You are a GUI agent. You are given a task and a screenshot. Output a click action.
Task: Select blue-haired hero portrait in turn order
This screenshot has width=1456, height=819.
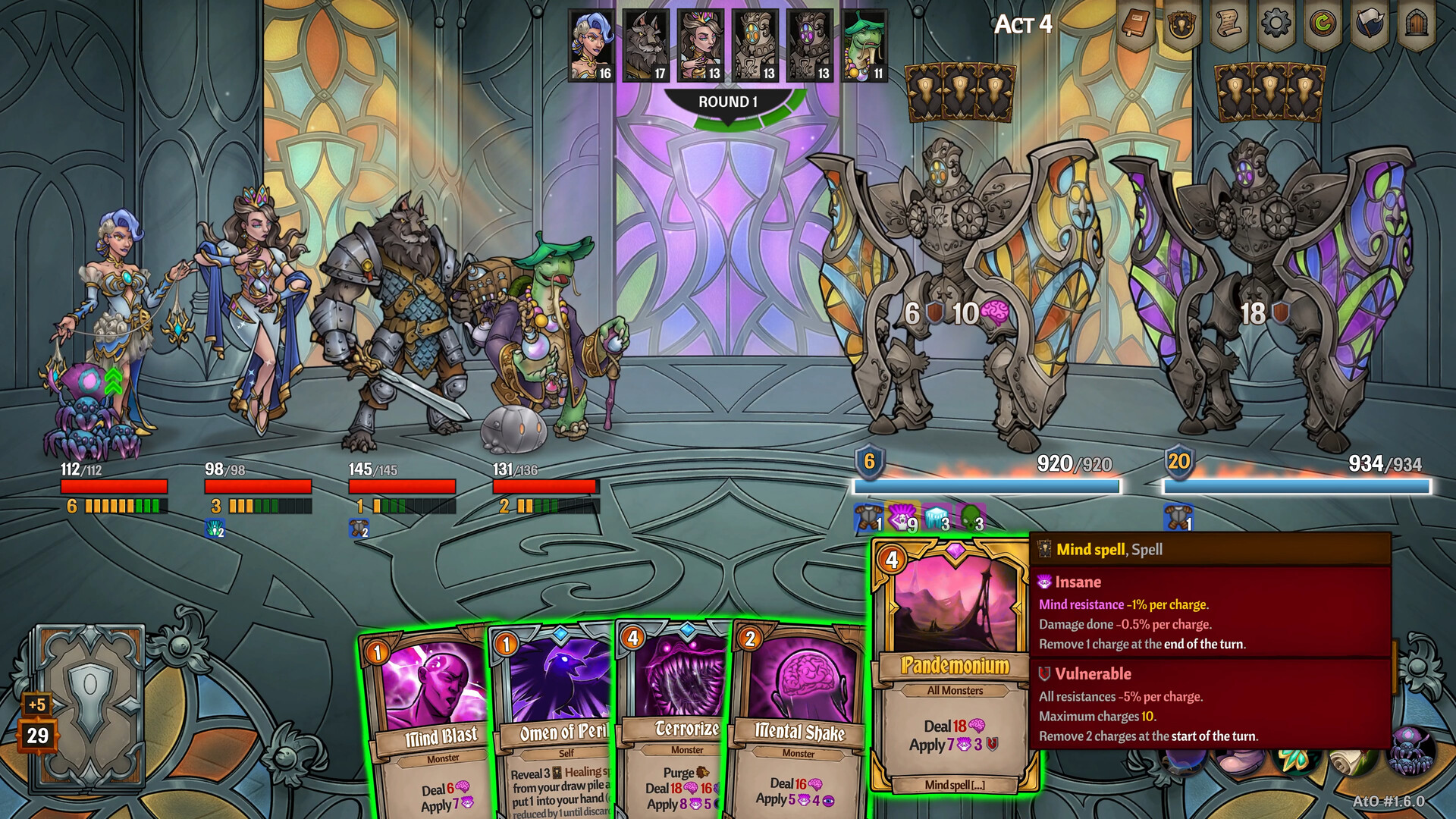(591, 45)
